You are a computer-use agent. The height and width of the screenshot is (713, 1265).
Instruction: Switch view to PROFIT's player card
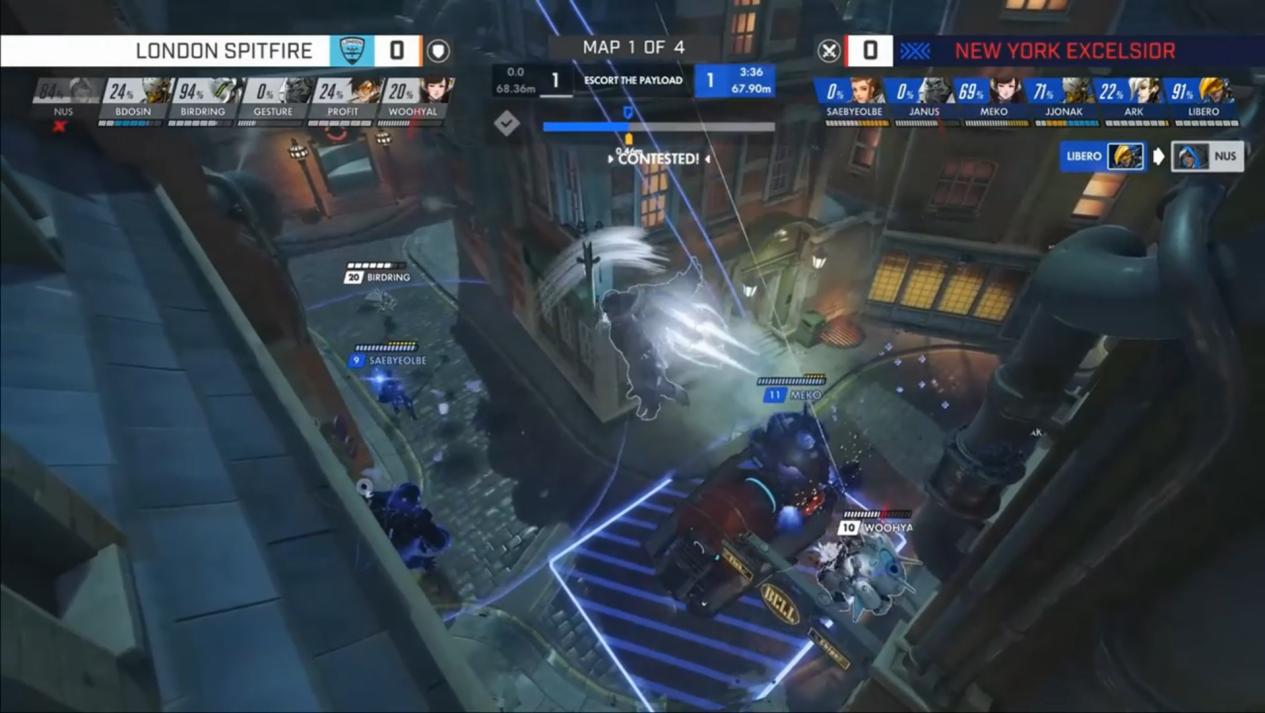click(x=342, y=99)
